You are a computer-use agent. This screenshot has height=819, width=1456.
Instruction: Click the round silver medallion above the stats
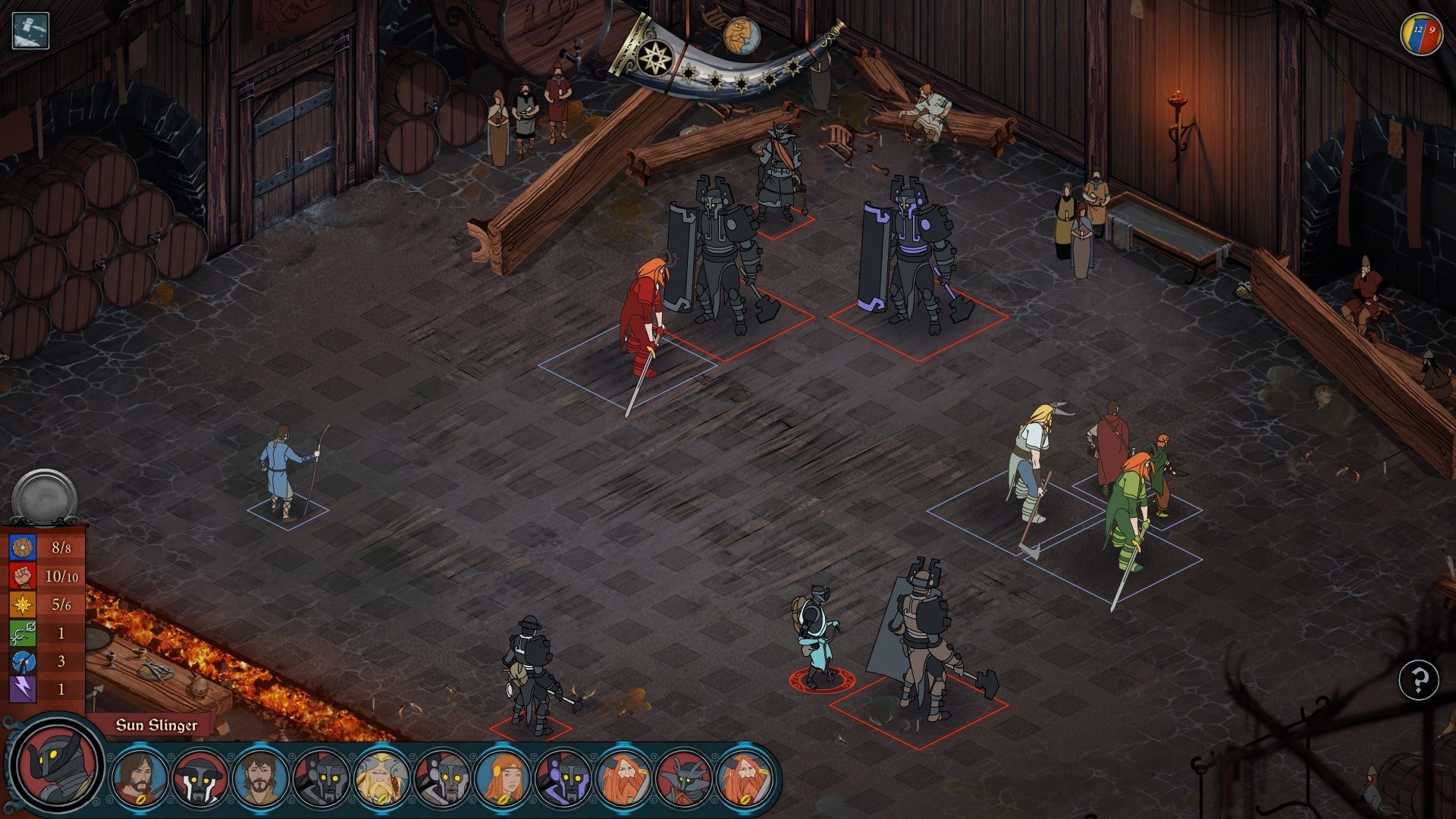click(x=44, y=497)
